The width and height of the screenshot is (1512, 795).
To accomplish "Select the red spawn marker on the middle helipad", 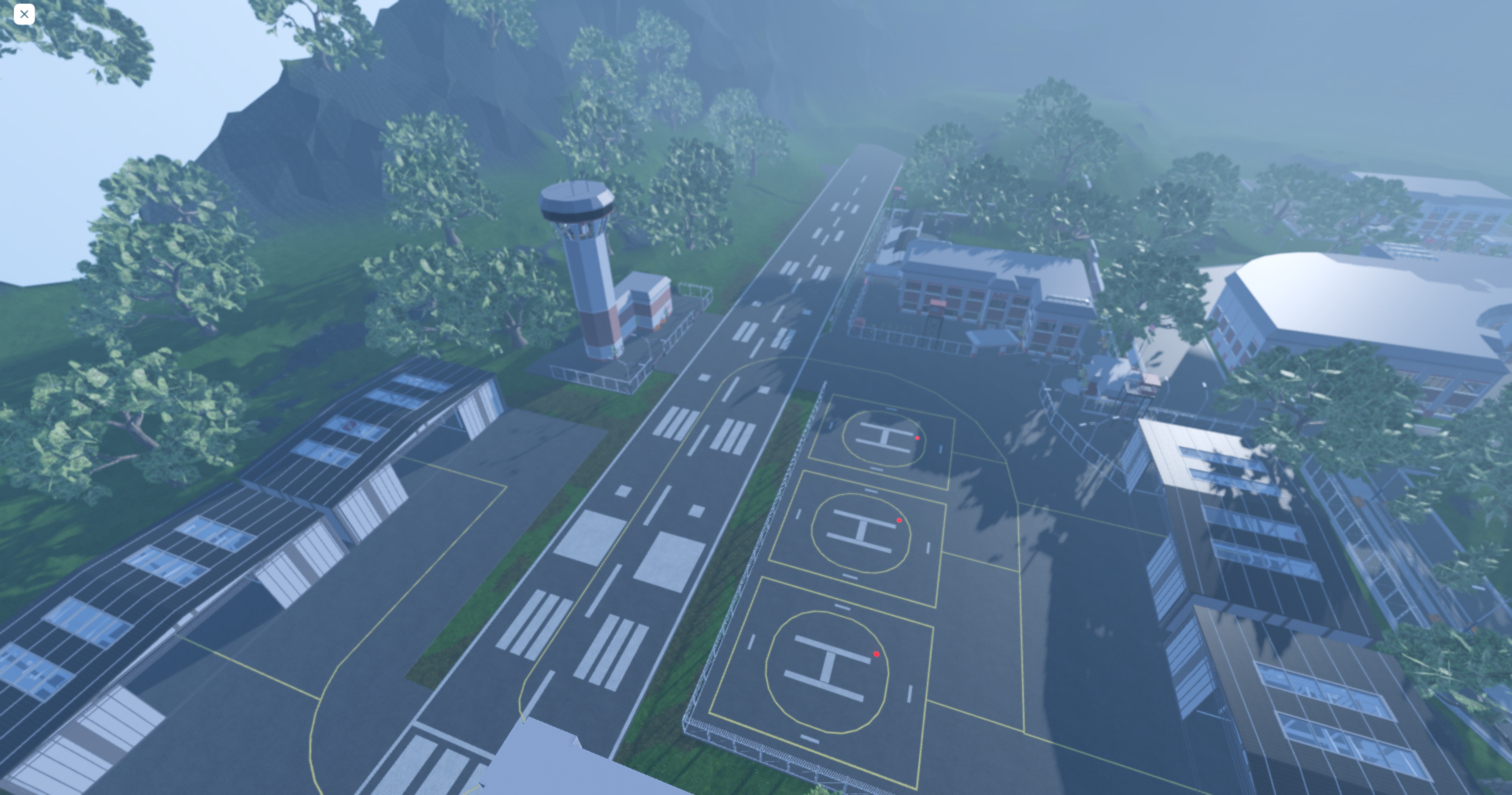I will (x=900, y=521).
